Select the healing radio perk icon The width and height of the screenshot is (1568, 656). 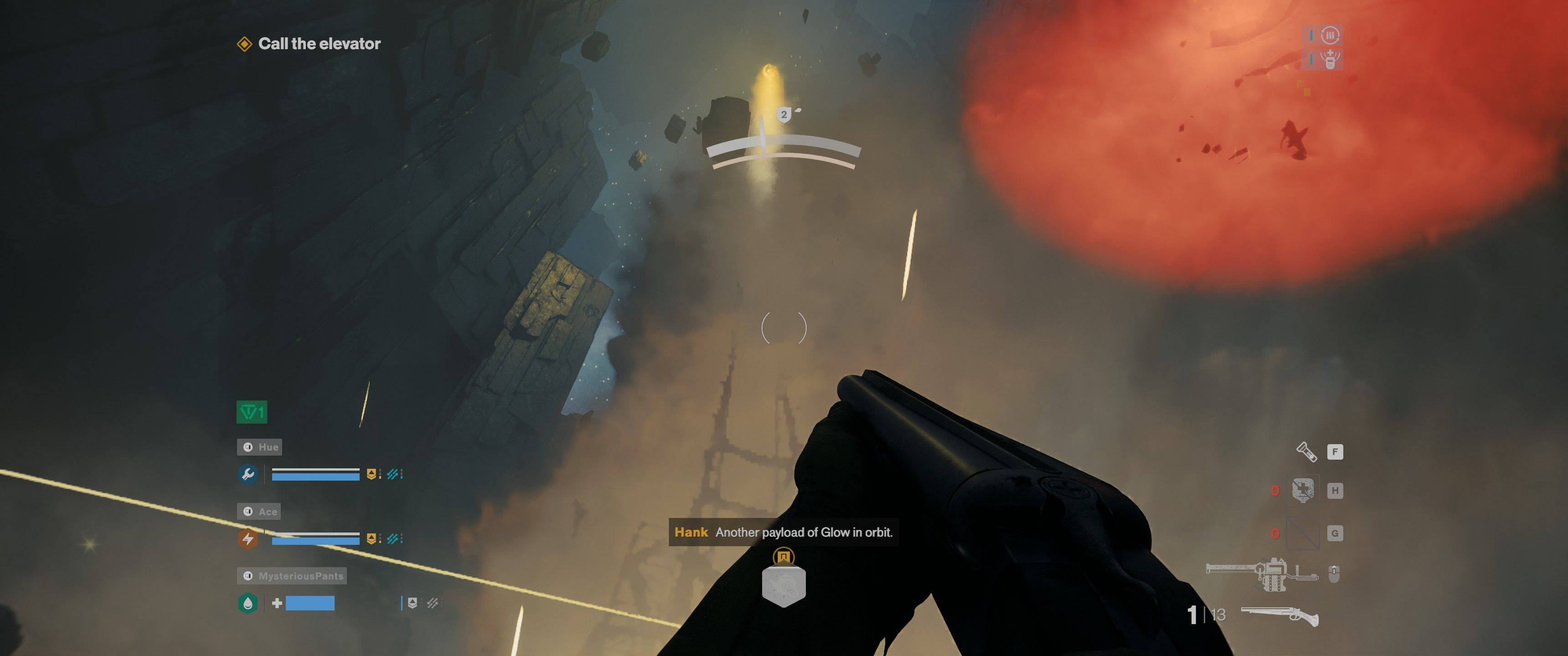1330,60
